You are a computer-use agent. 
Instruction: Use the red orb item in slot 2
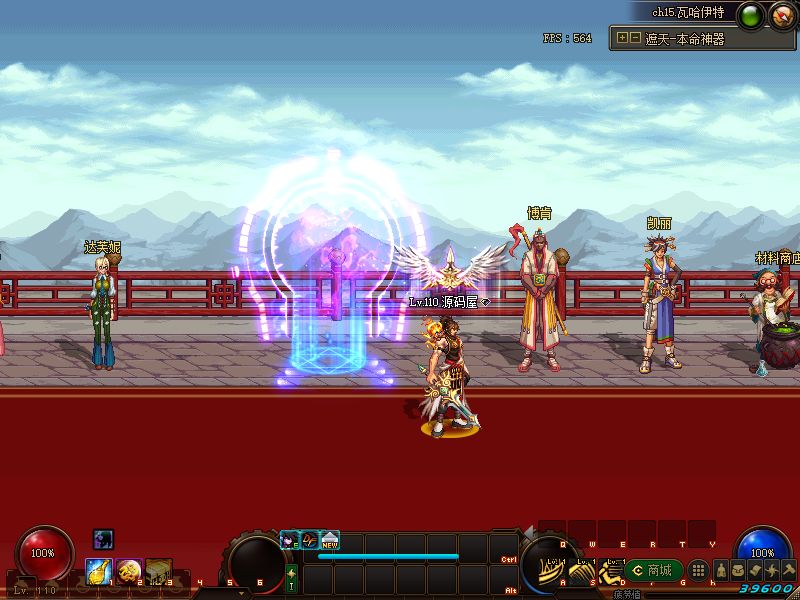pyautogui.click(x=129, y=571)
